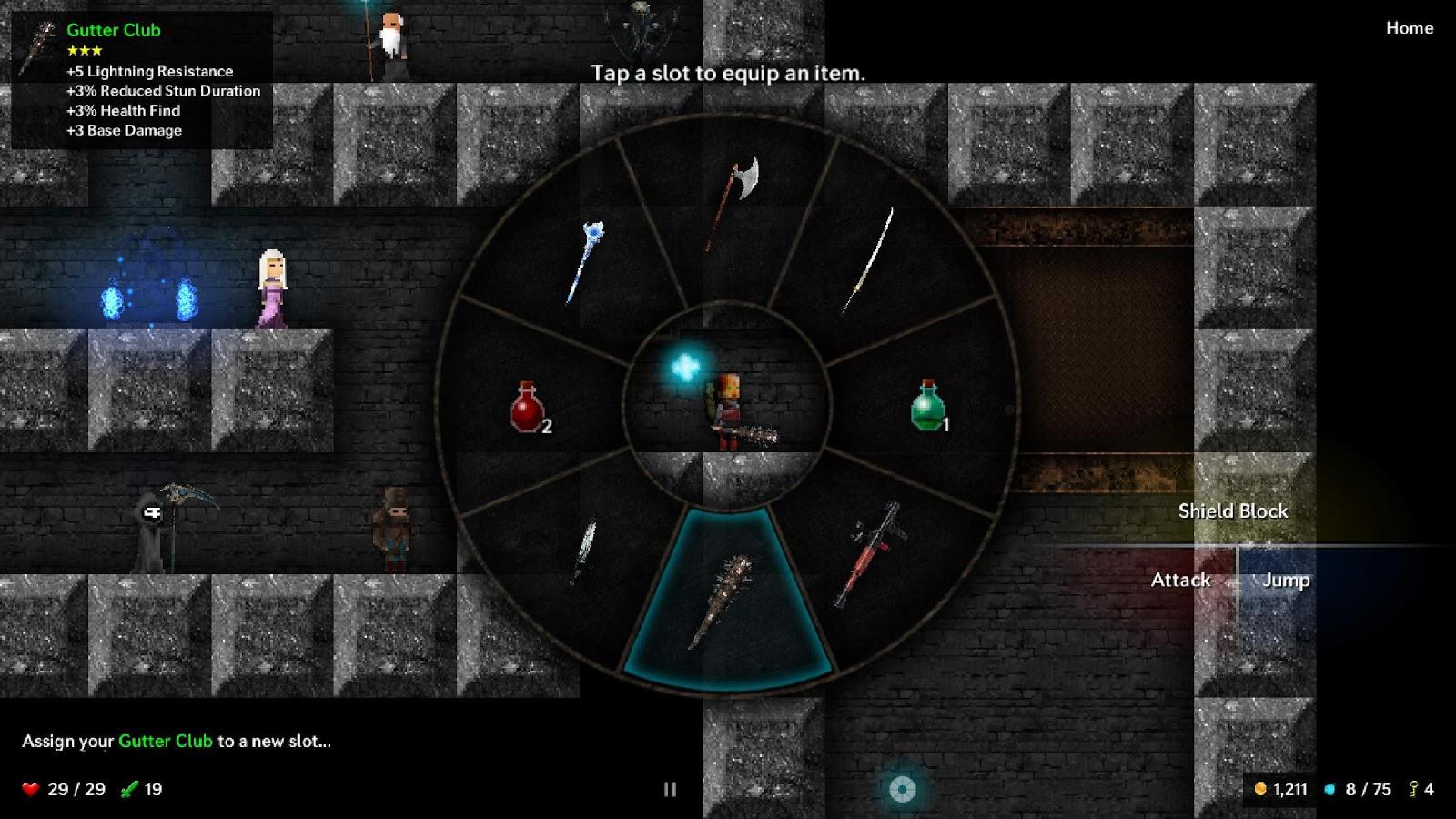Pause the game
The width and height of the screenshot is (1456, 819).
[670, 789]
